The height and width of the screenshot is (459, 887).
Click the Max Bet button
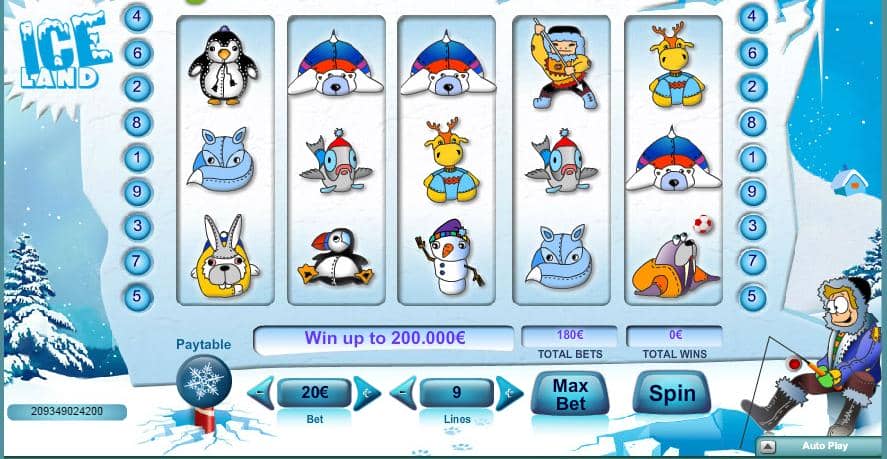(x=568, y=392)
